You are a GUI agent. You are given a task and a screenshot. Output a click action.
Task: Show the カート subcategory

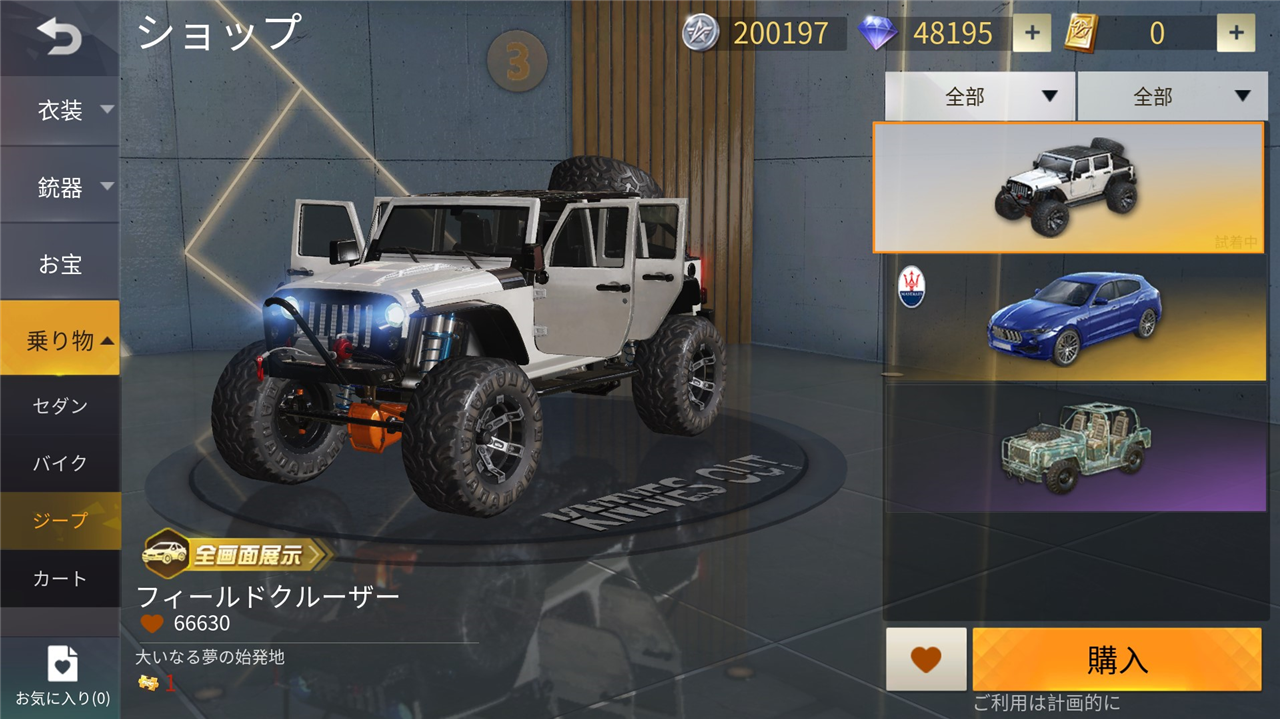60,578
